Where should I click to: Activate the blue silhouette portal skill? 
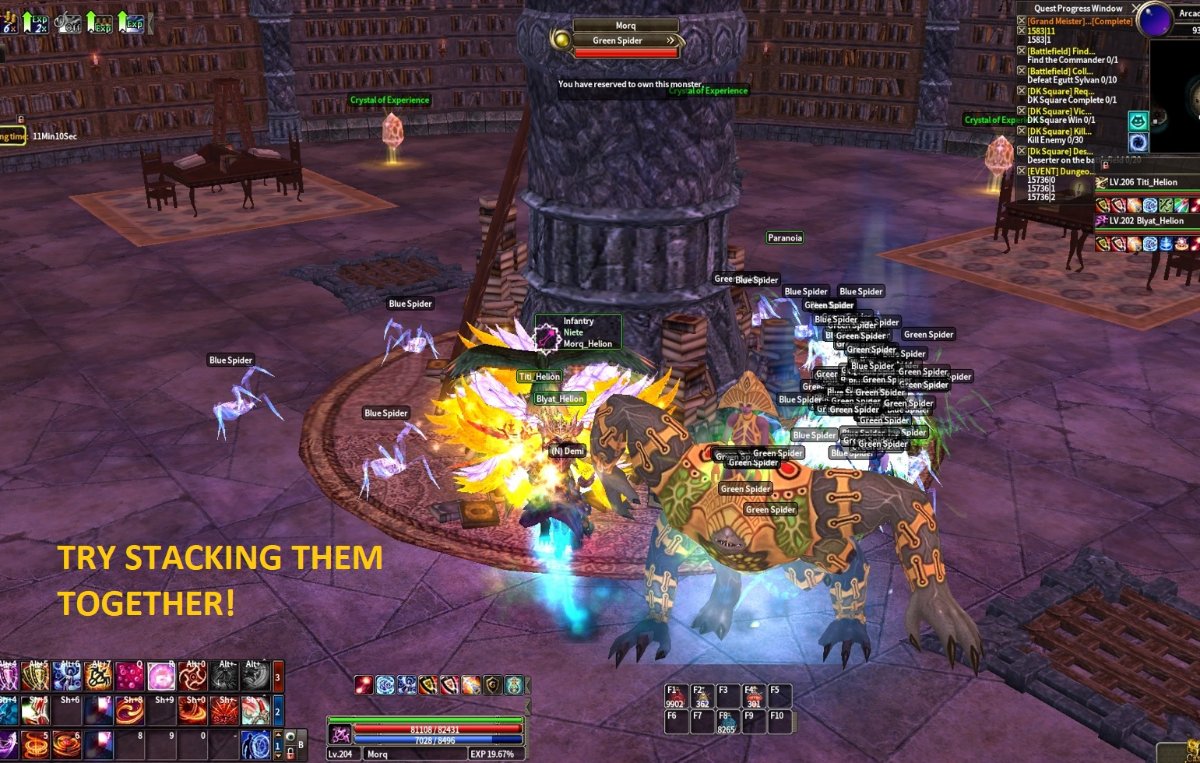(256, 745)
